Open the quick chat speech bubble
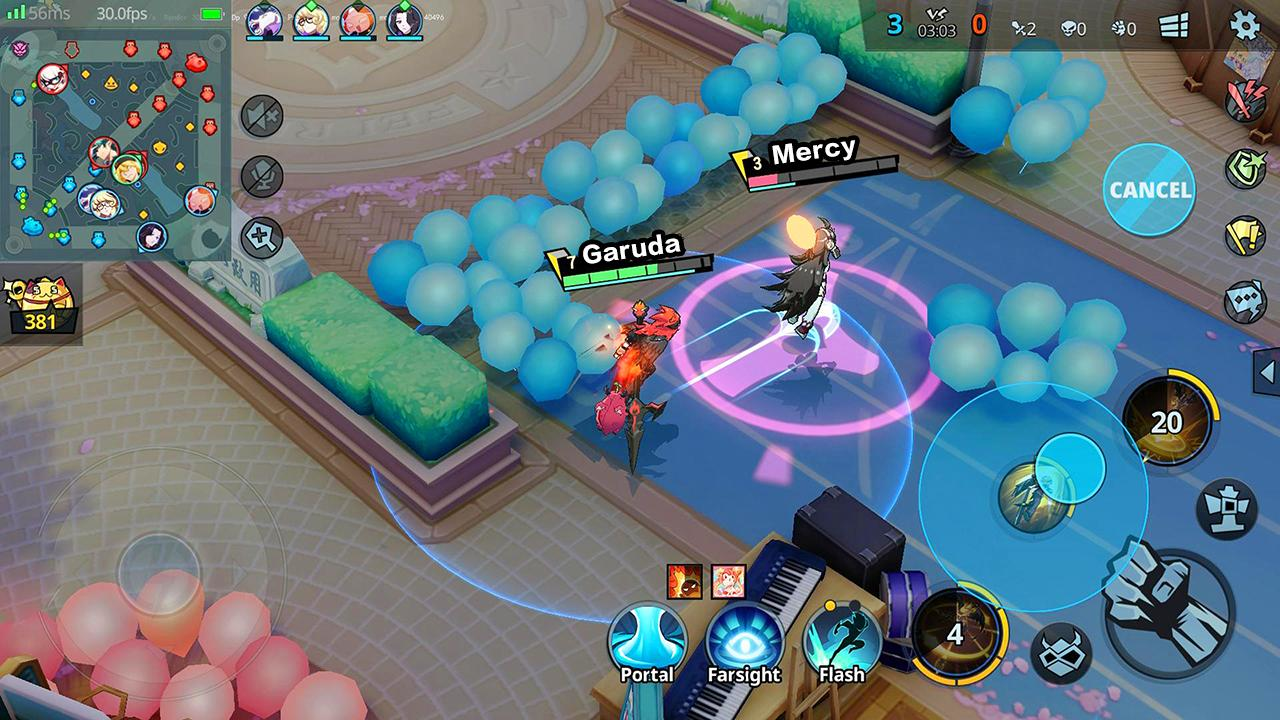This screenshot has height=720, width=1280. pos(1246,300)
